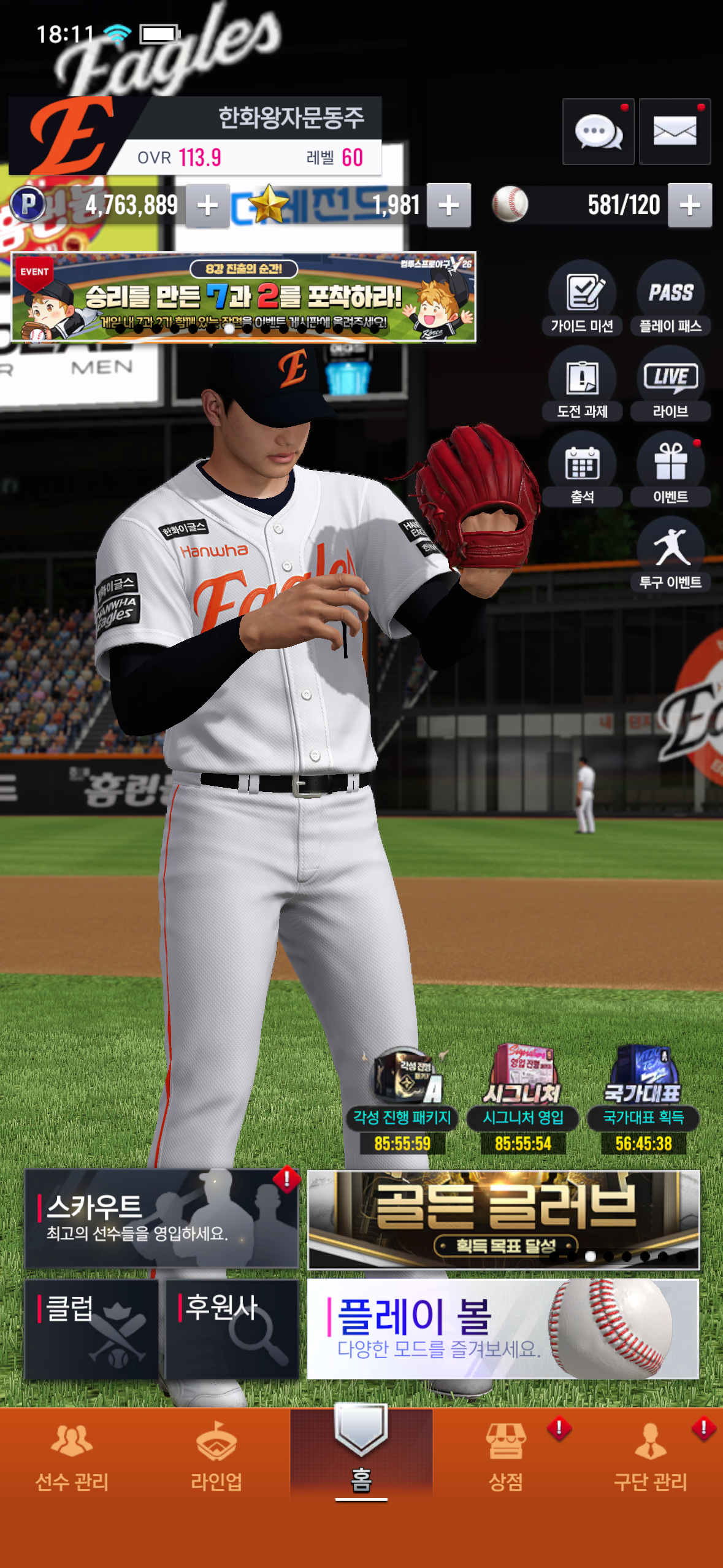This screenshot has width=723, height=1568.
Task: Open the 스카우트 scout menu
Action: click(161, 1218)
